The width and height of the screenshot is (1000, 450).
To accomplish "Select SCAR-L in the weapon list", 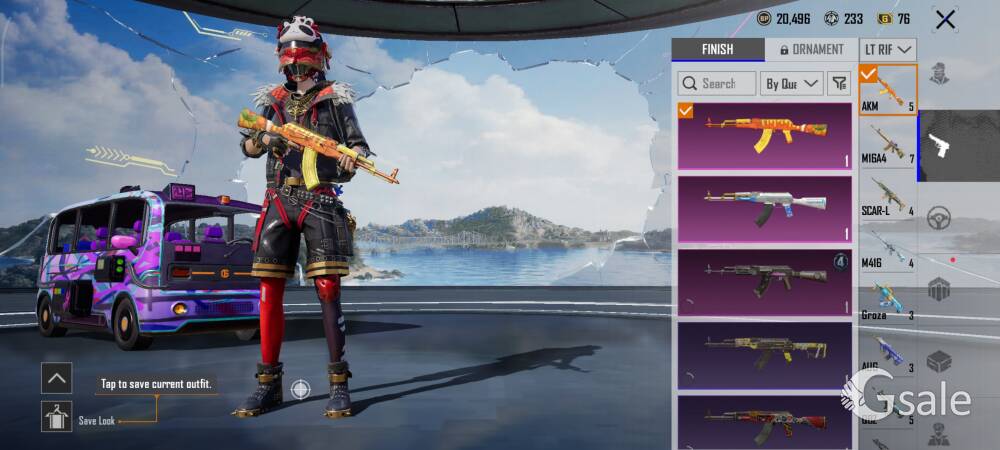I will click(x=888, y=195).
